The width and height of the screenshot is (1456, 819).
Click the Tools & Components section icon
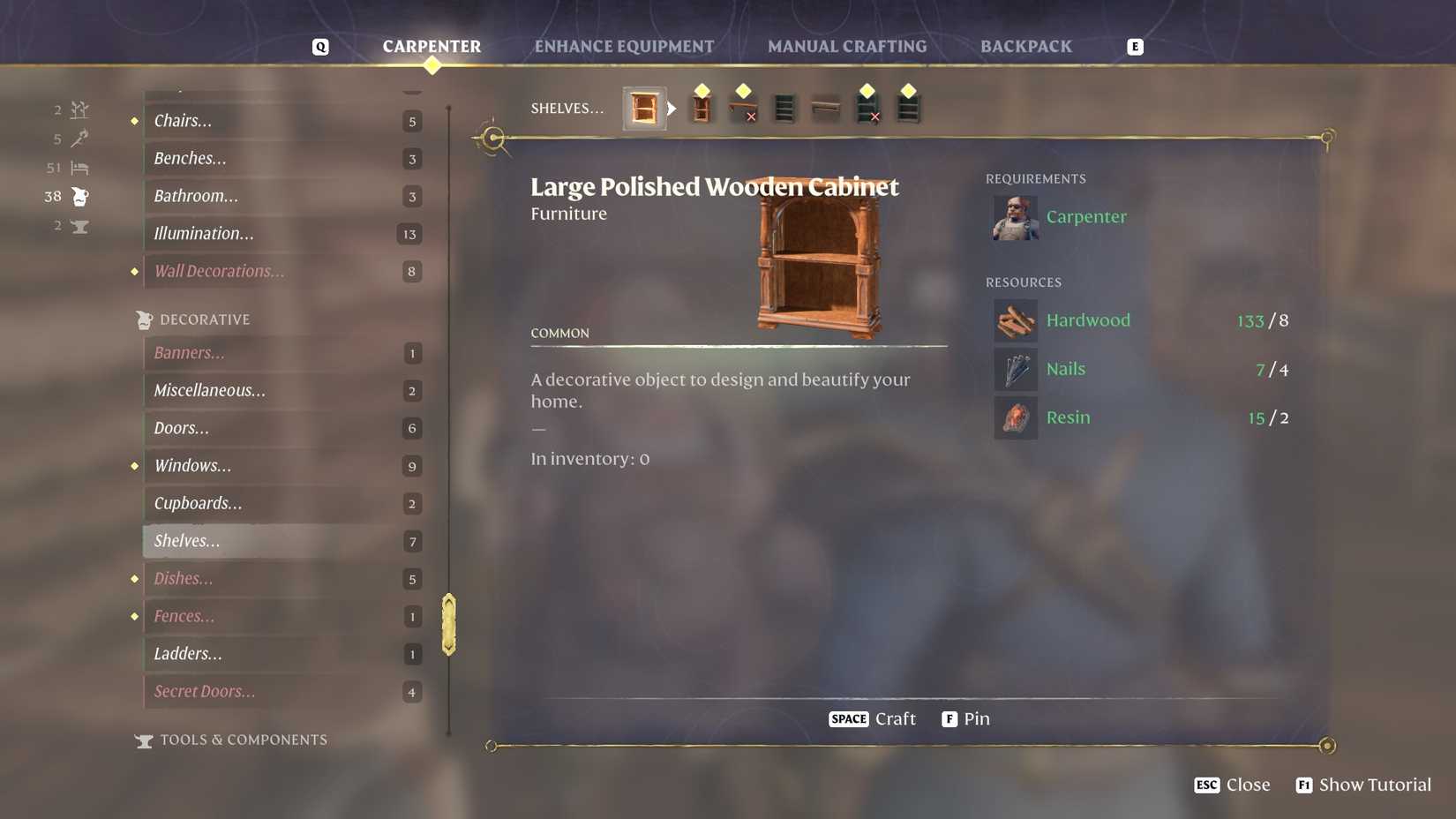point(144,740)
